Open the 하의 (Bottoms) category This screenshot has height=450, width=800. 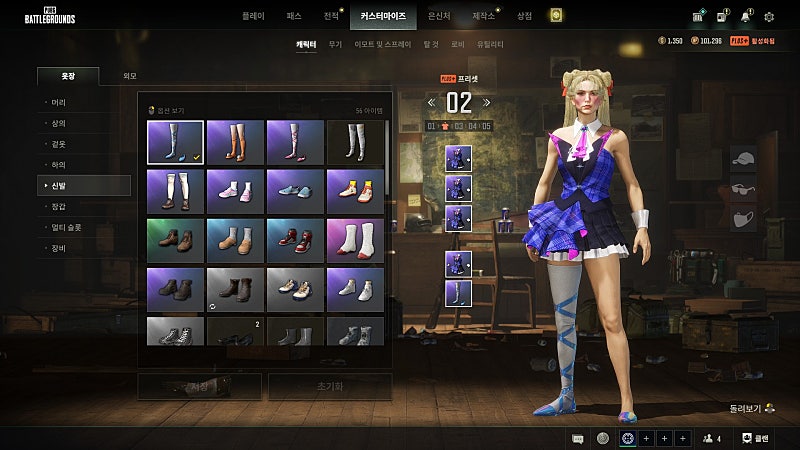click(59, 165)
